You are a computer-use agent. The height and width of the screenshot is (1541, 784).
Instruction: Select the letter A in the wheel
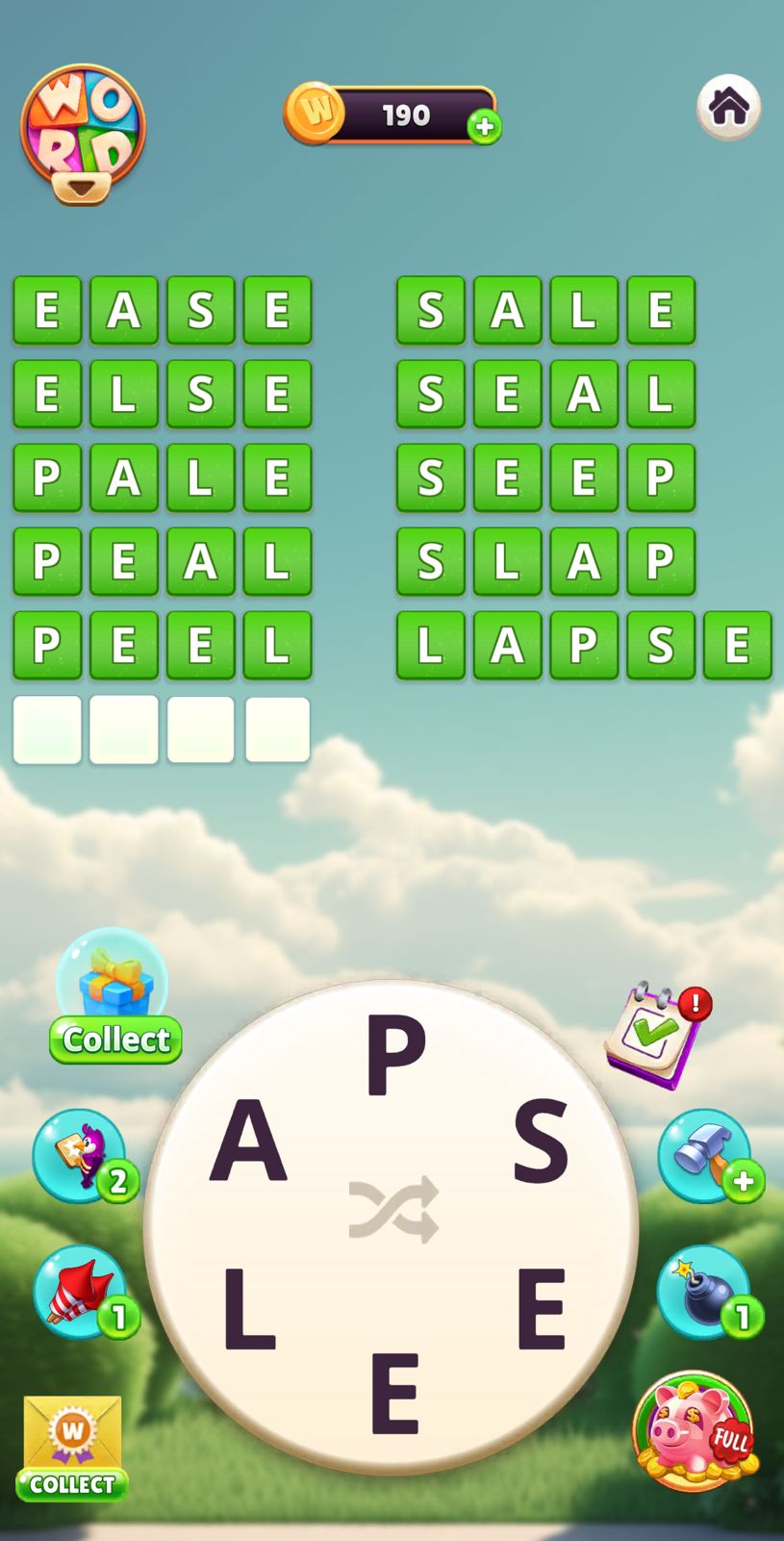tap(249, 1141)
